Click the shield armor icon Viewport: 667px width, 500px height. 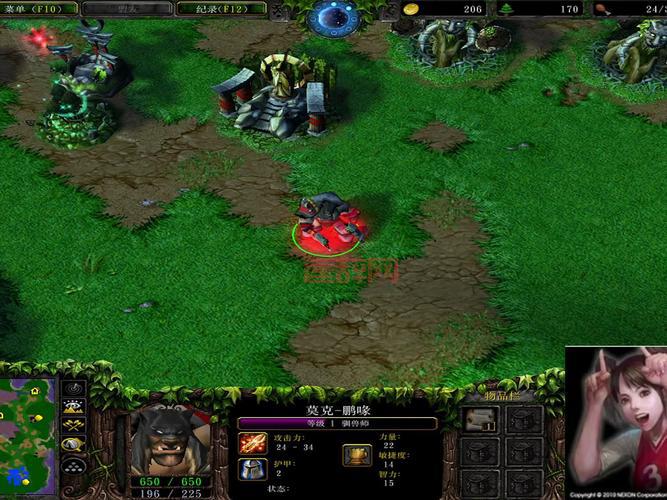point(252,469)
